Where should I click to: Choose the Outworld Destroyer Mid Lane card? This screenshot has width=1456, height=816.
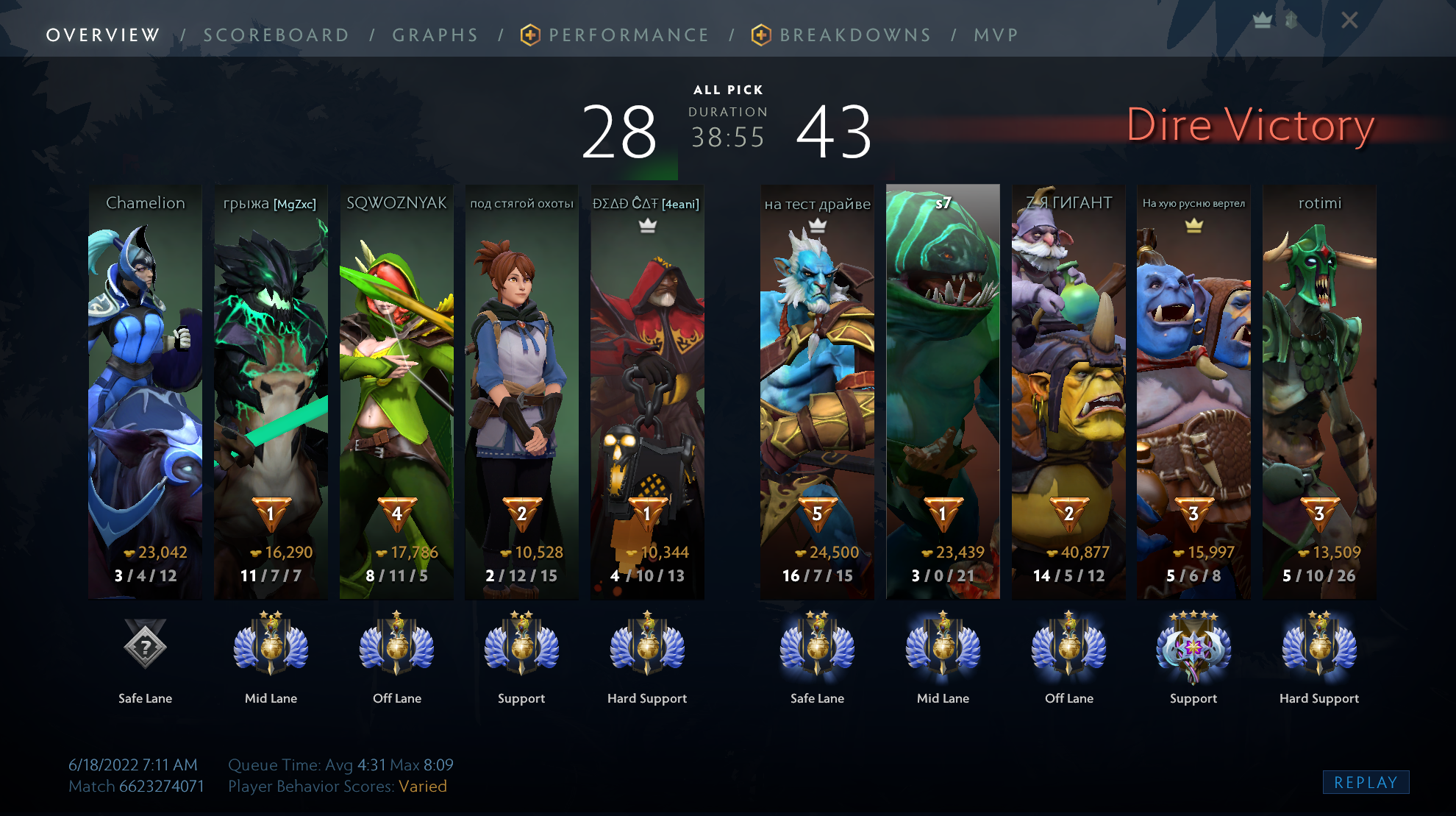271,390
